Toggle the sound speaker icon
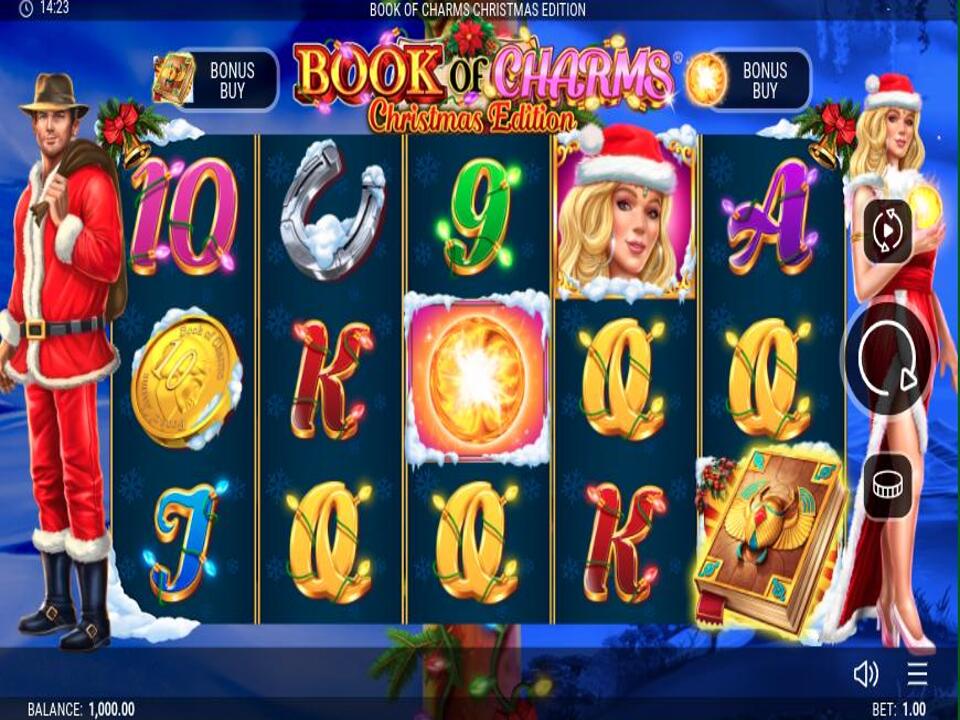The image size is (960, 720). point(865,674)
